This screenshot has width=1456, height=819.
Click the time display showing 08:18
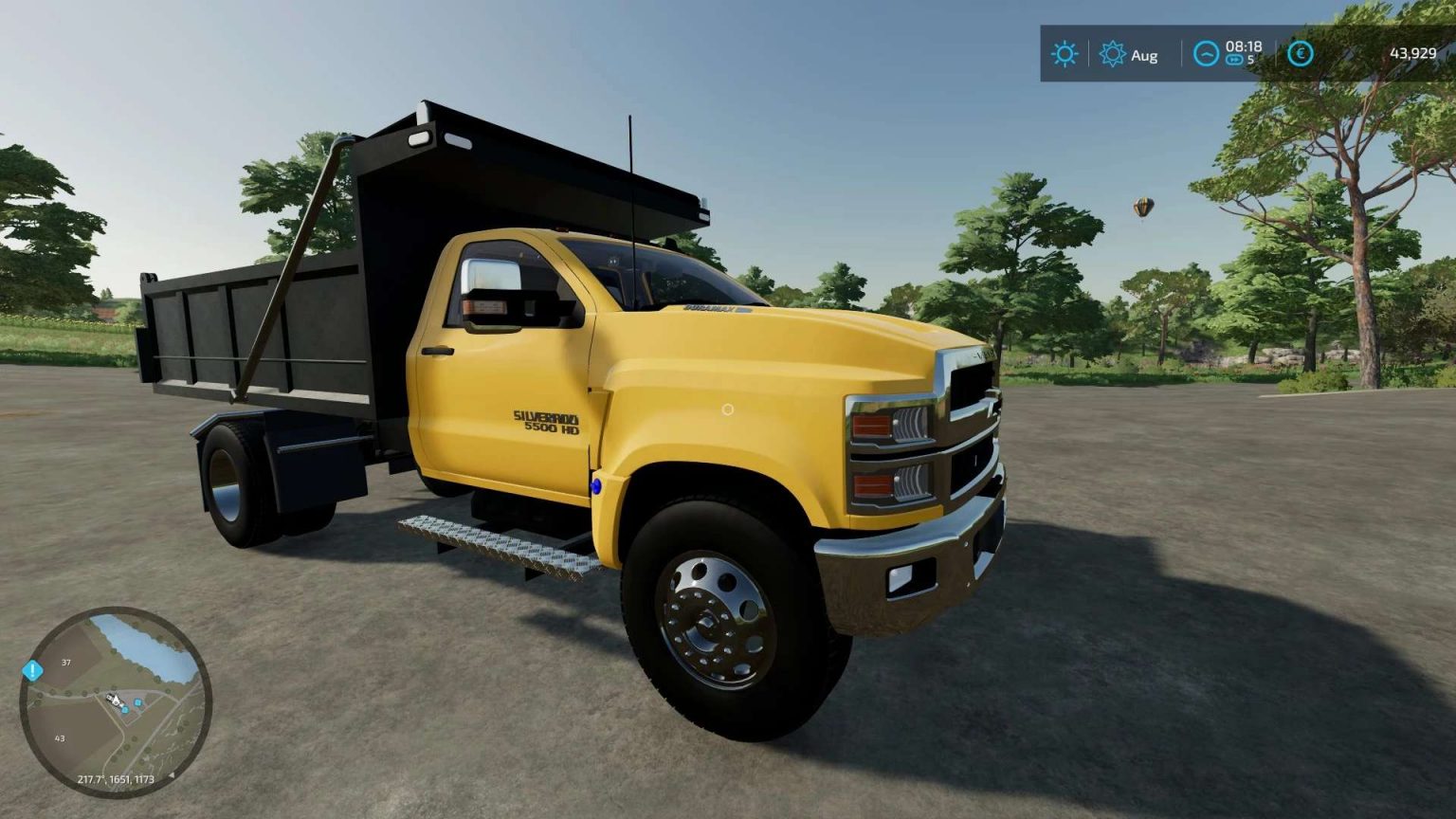pos(1243,47)
